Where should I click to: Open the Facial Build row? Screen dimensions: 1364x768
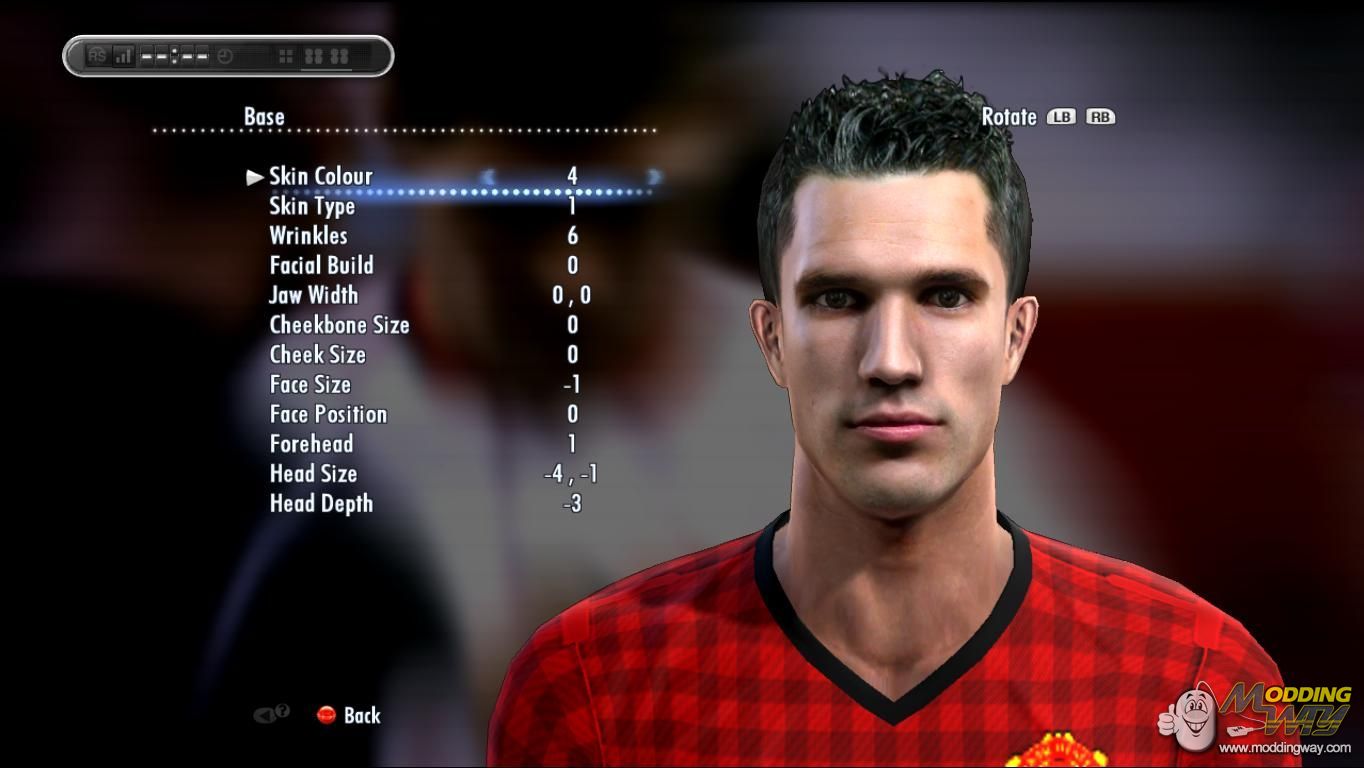click(x=321, y=266)
